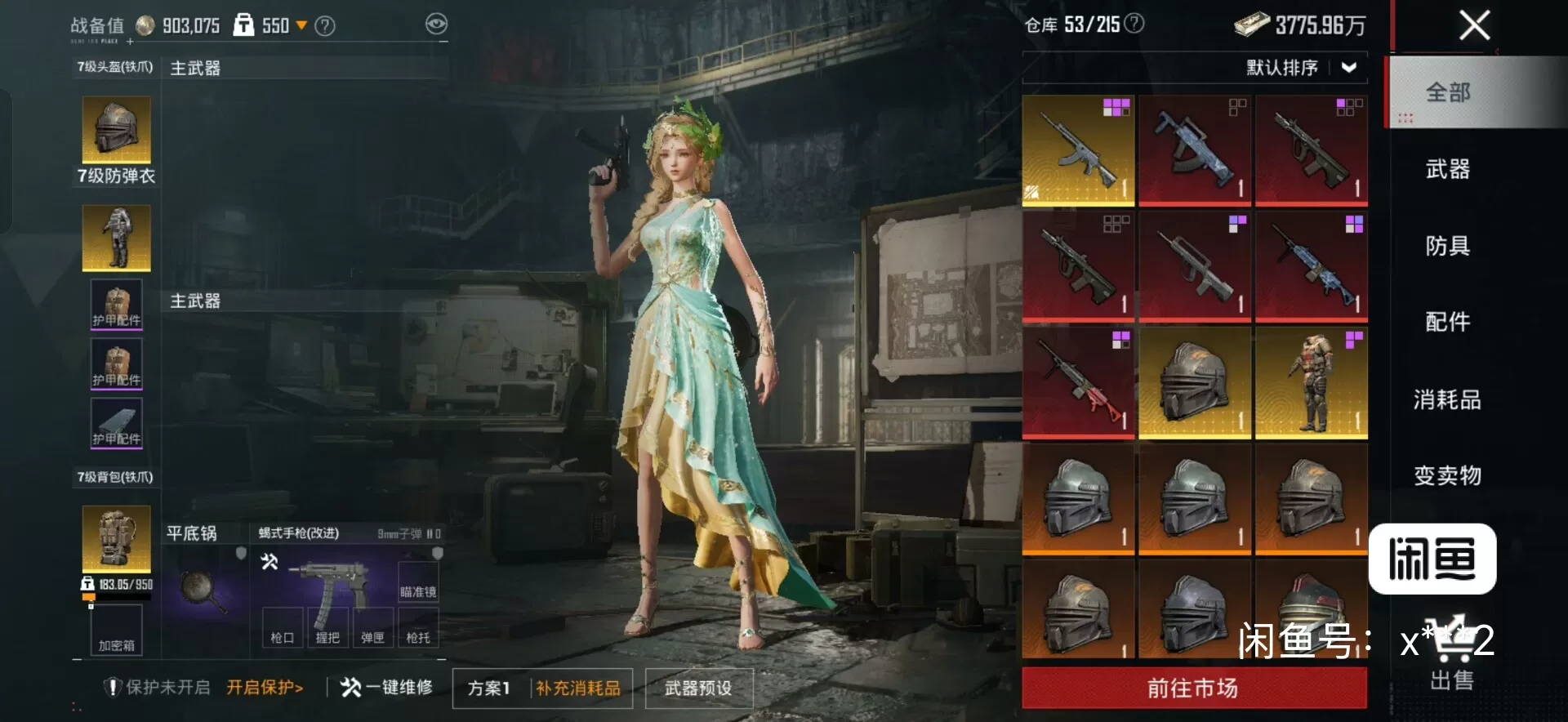
Task: Select the 防具 category tab
Action: tap(1447, 246)
